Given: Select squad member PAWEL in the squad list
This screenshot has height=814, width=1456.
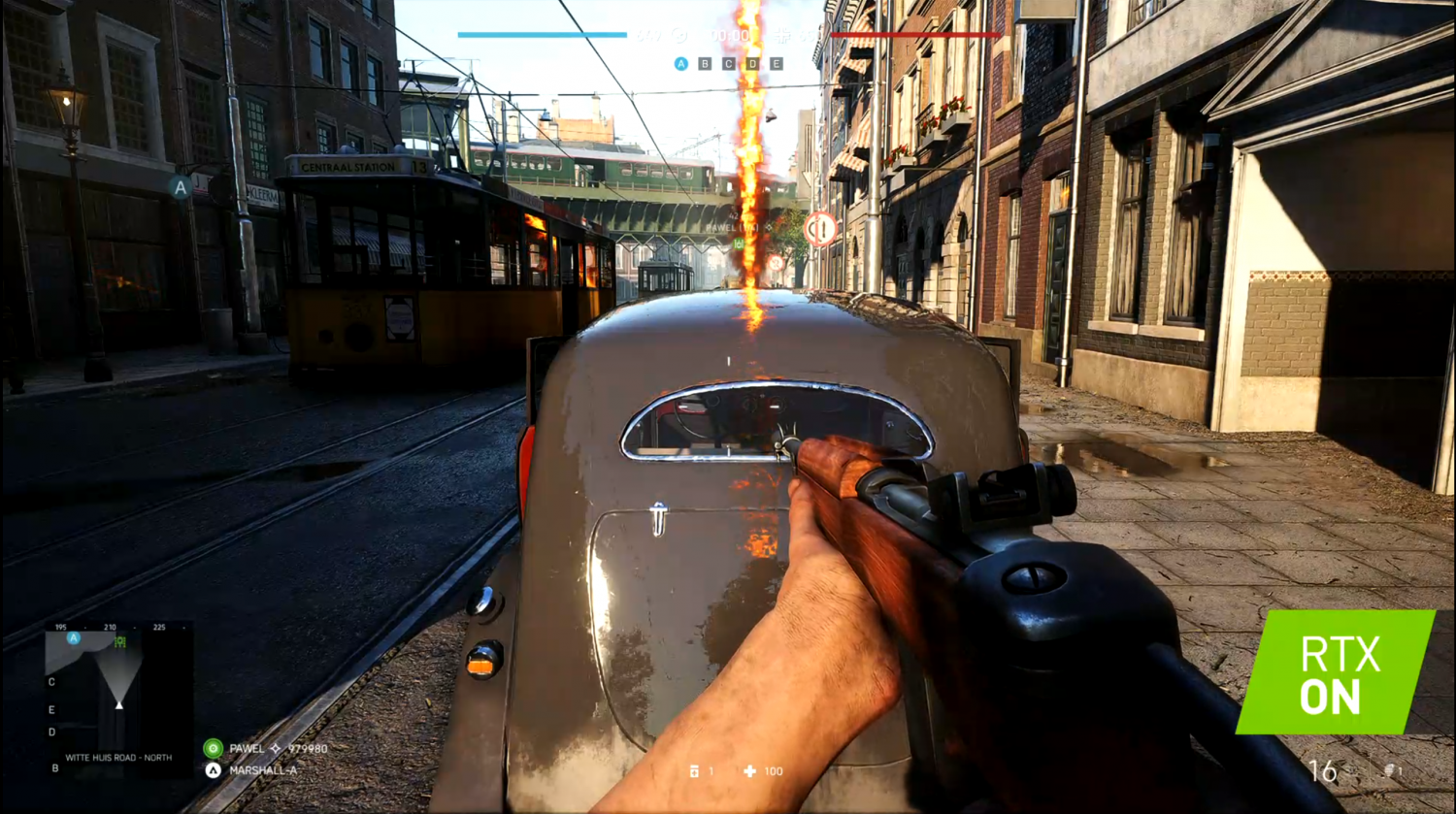Looking at the screenshot, I should coord(247,748).
